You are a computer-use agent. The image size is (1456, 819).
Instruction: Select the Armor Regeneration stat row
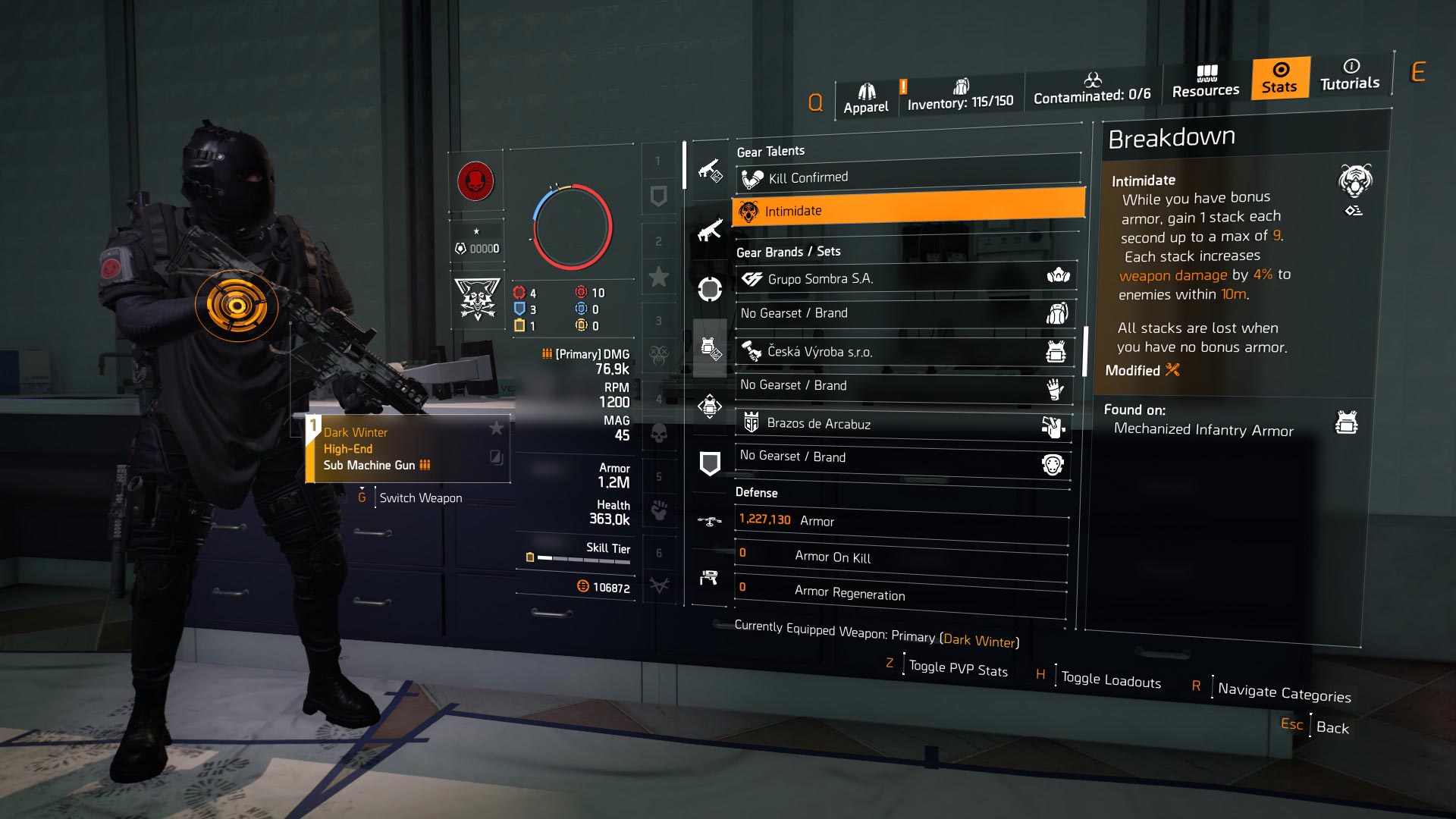899,592
